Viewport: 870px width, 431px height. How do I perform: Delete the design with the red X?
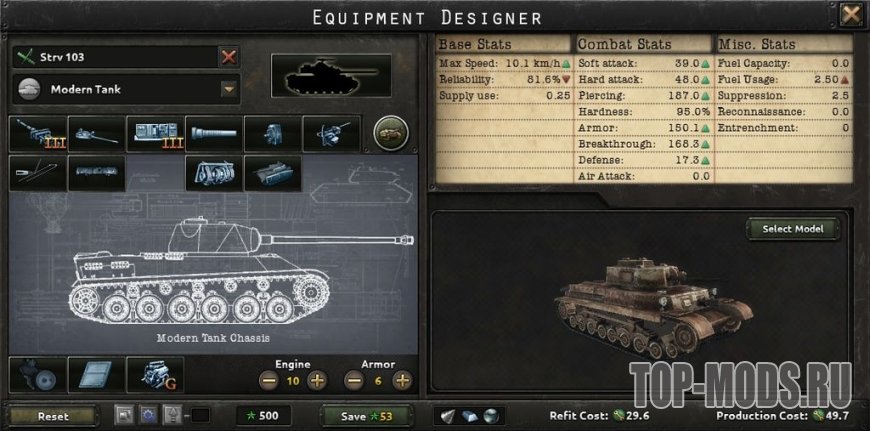coord(229,57)
